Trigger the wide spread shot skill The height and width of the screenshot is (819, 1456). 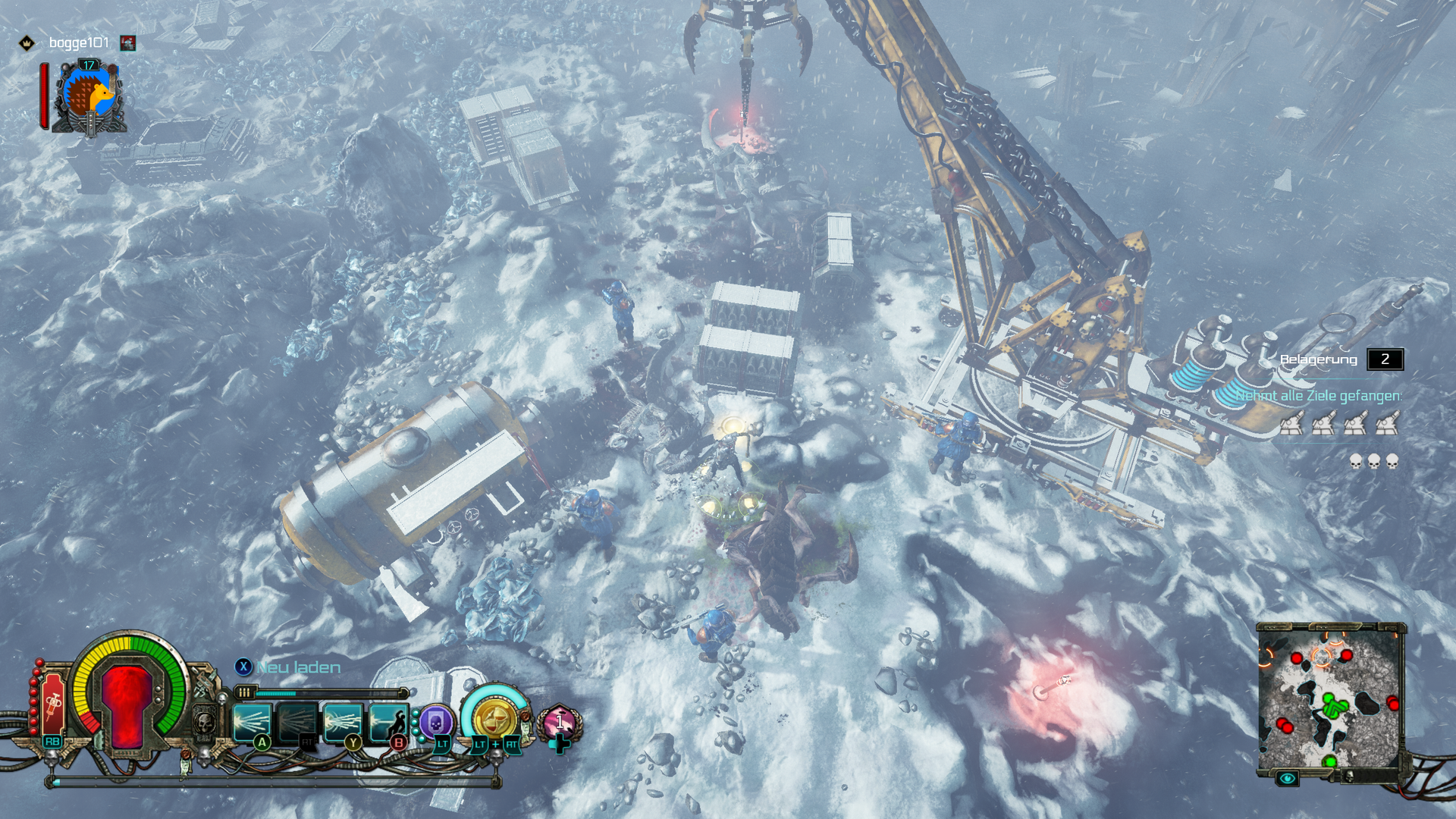coord(343,721)
